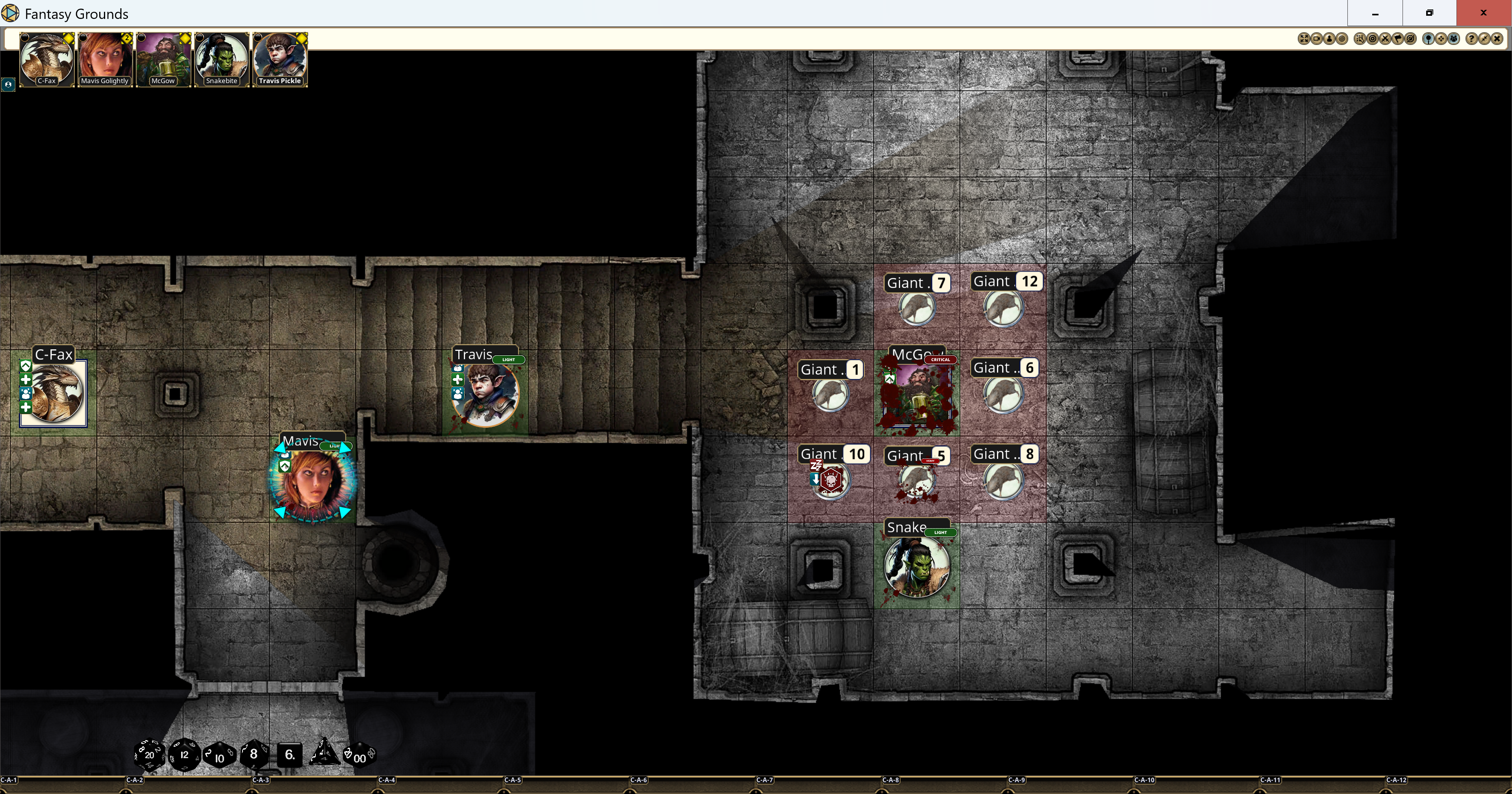Click the player portrait icon on the toolbar

(1329, 39)
